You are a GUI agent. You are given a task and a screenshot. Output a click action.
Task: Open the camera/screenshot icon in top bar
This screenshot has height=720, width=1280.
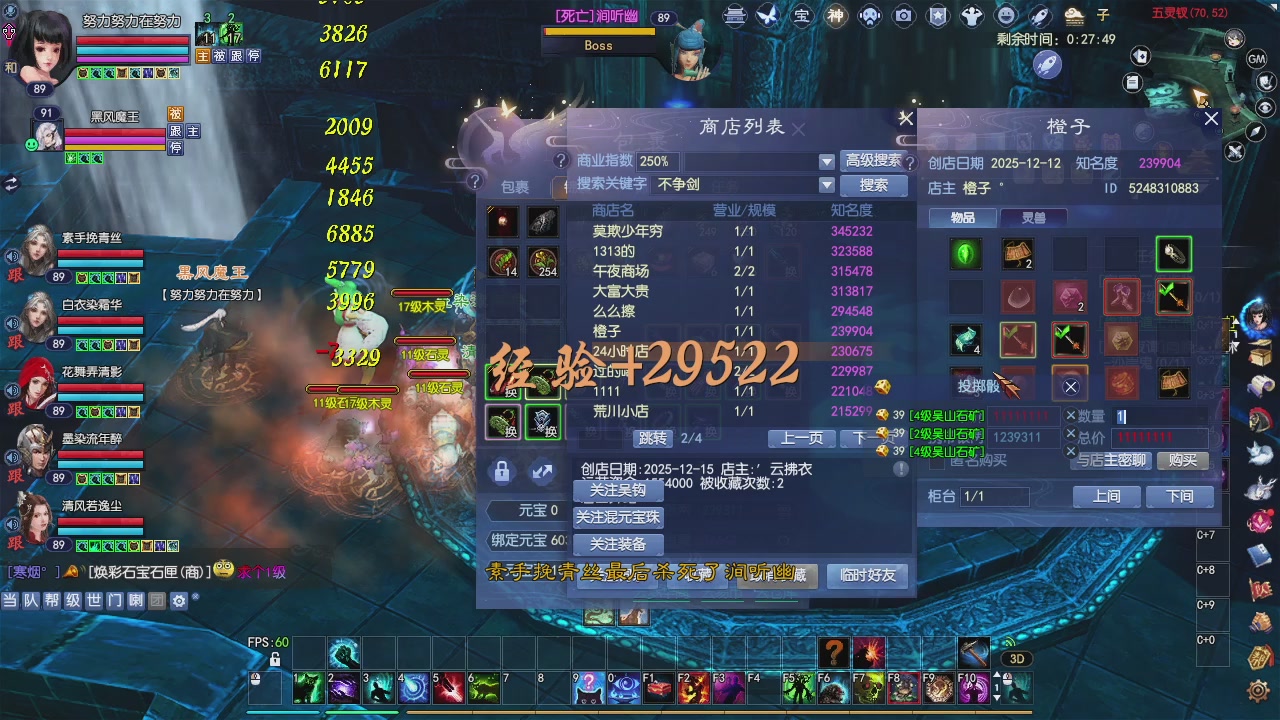[905, 15]
